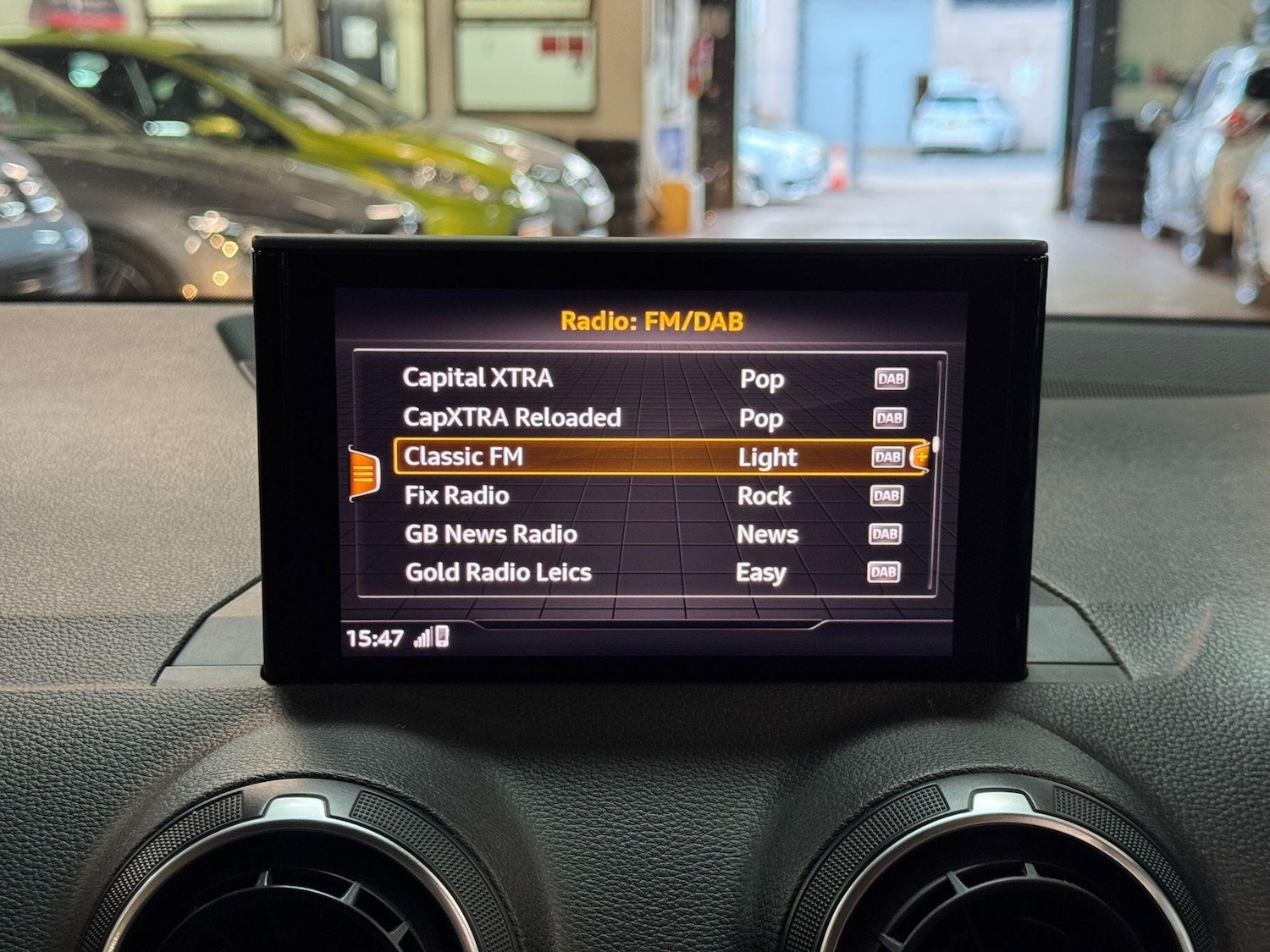Select the CapXTRA Reloaded entry
Screen dimensions: 1270x952
coord(512,416)
